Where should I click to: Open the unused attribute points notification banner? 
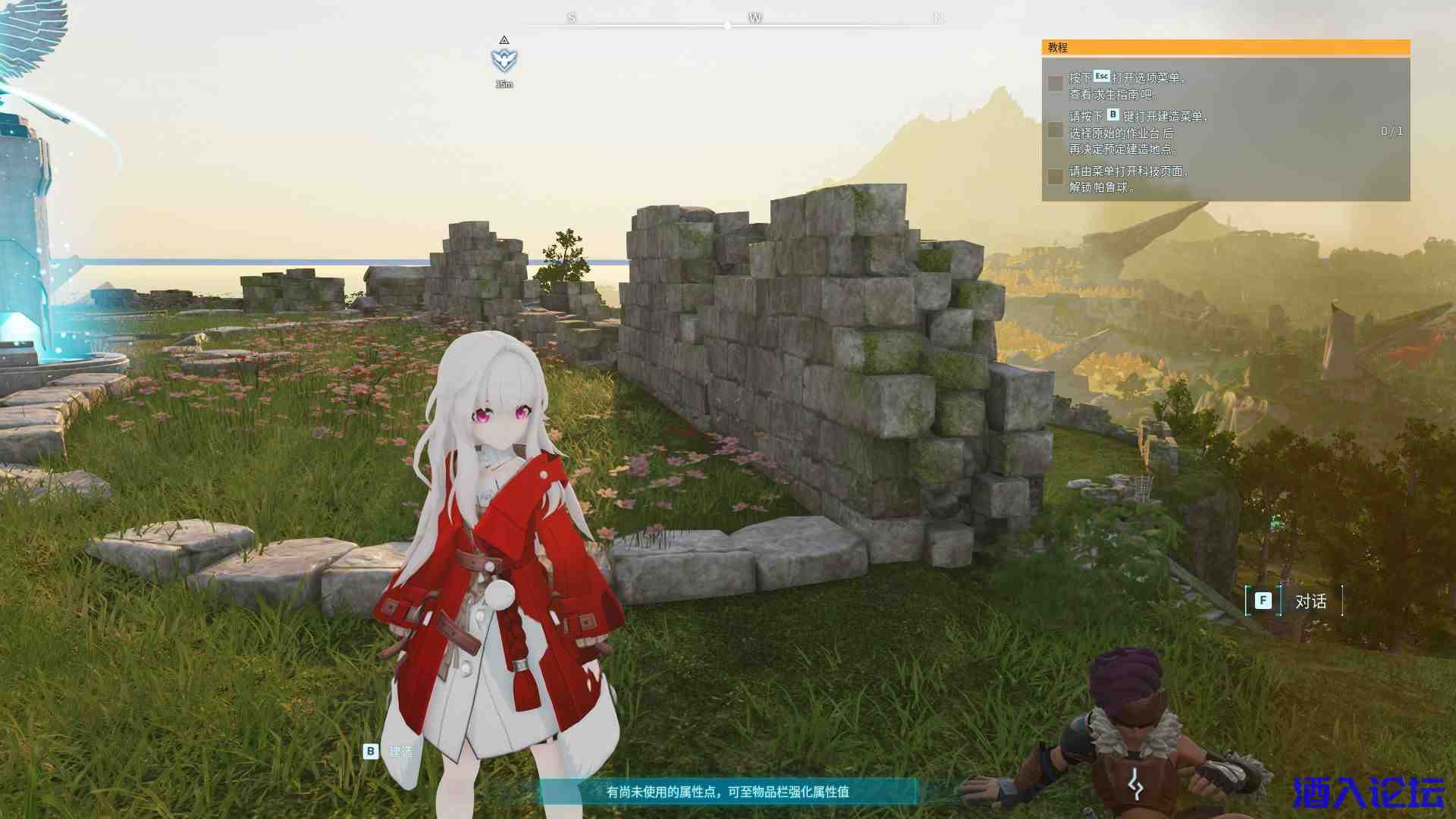click(x=727, y=792)
